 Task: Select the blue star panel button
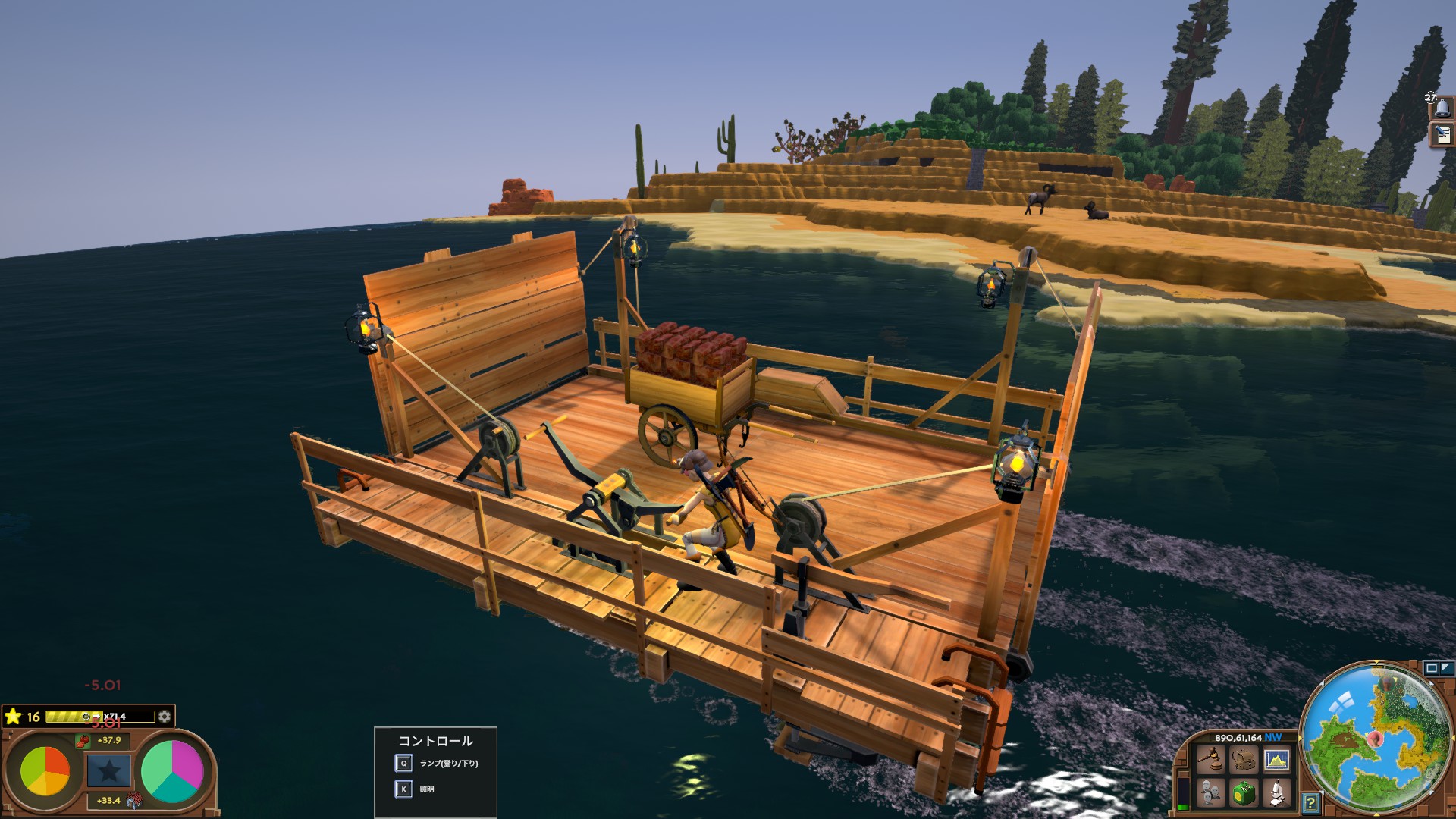click(108, 771)
